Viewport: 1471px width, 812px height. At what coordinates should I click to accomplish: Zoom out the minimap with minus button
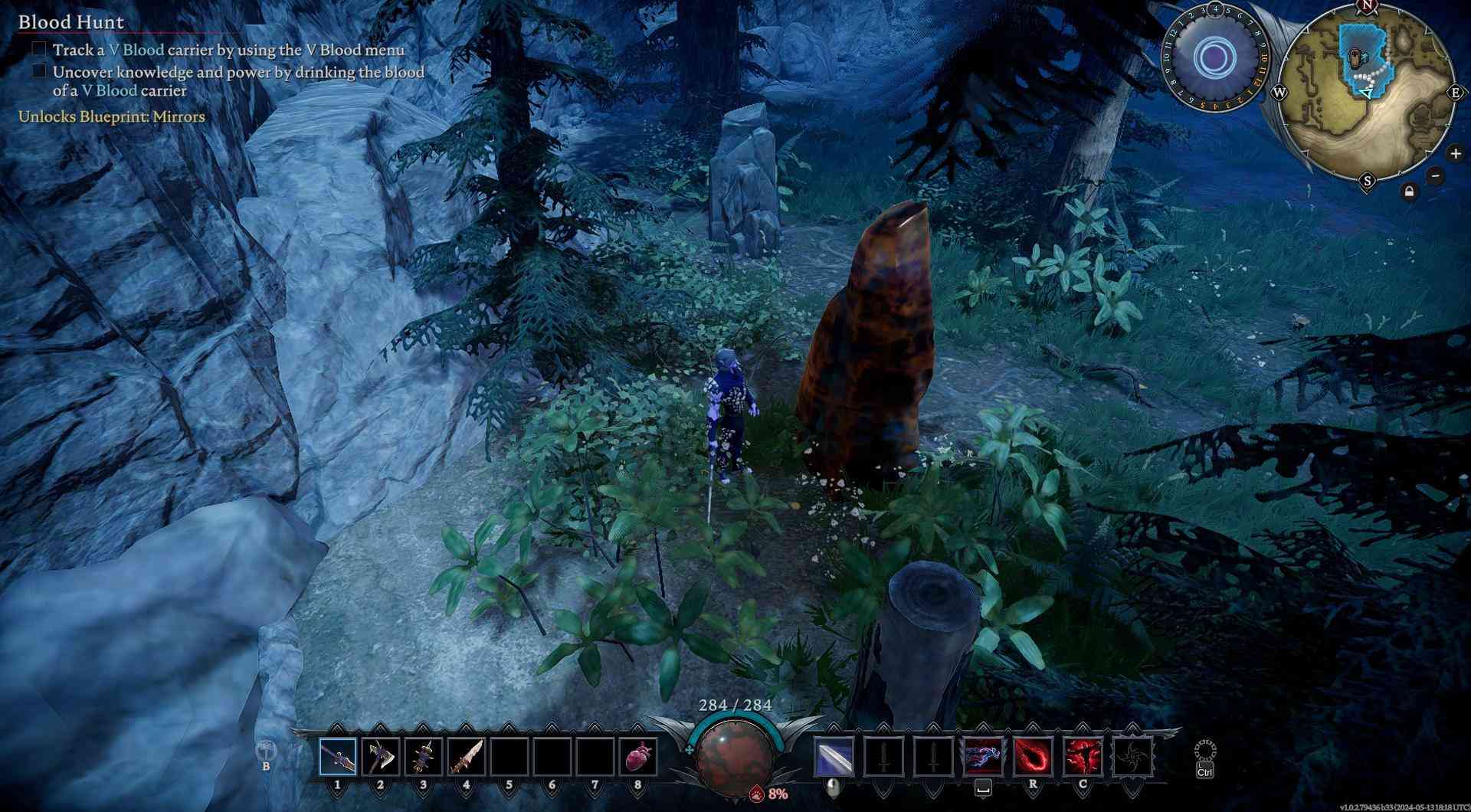pyautogui.click(x=1436, y=176)
